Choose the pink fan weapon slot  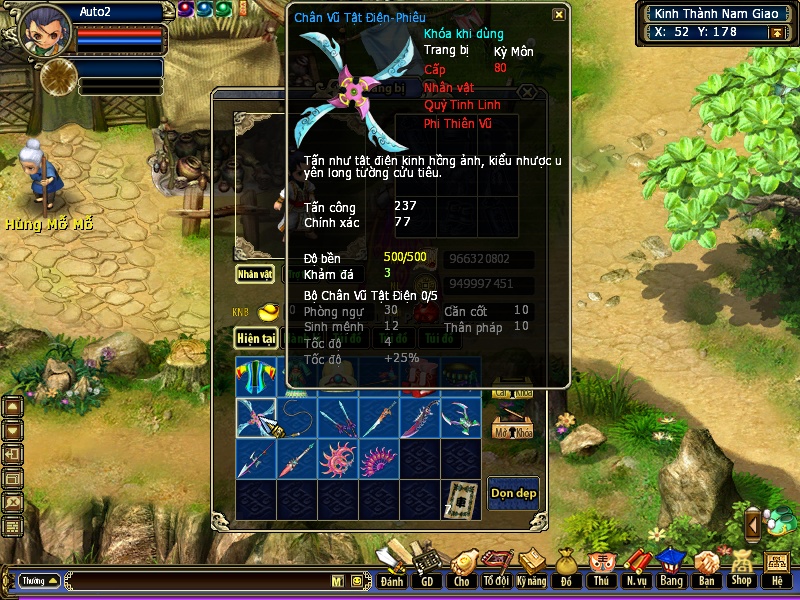point(379,459)
